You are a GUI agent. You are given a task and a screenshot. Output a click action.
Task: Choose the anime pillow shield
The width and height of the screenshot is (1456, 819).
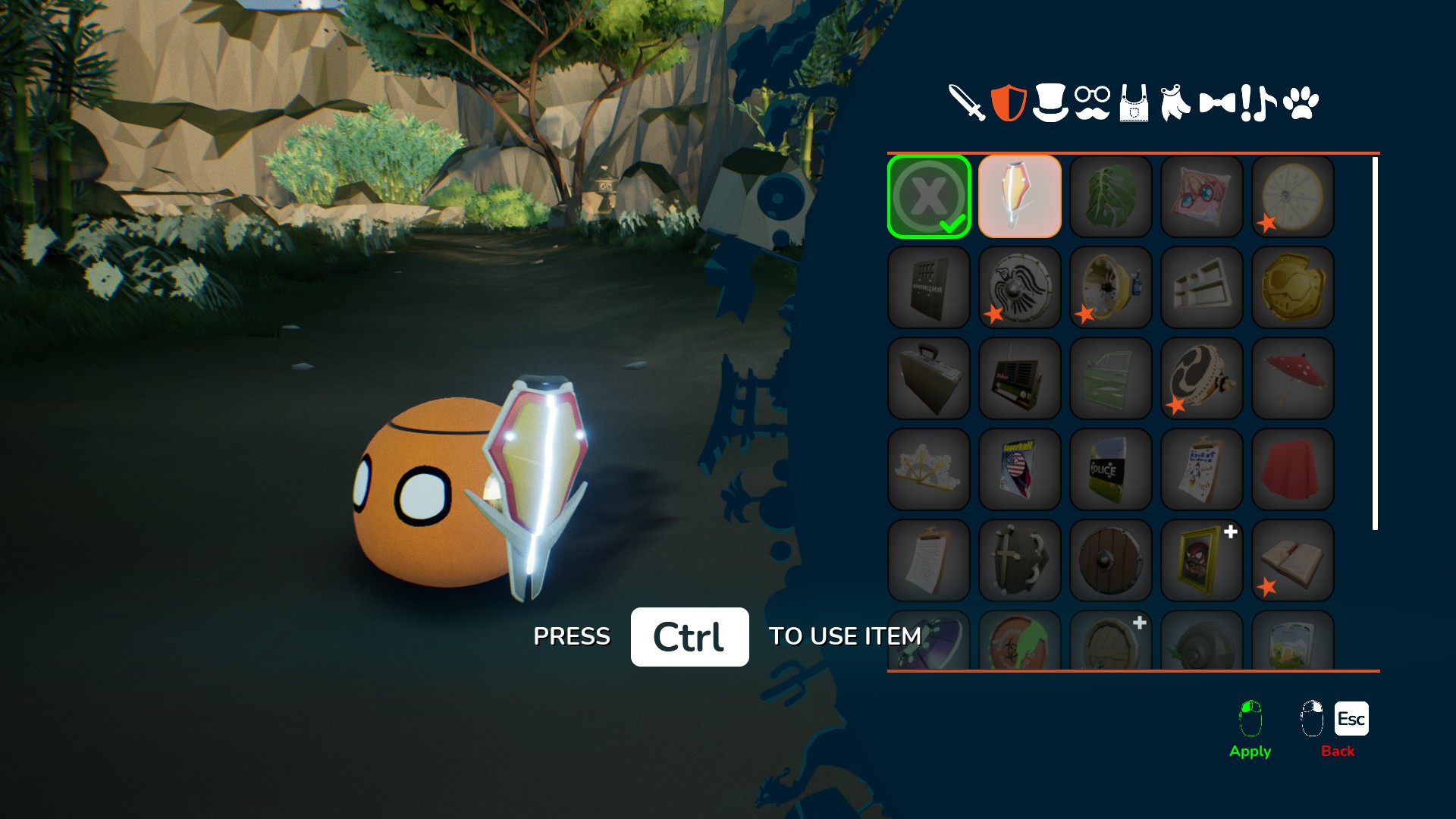click(1202, 196)
